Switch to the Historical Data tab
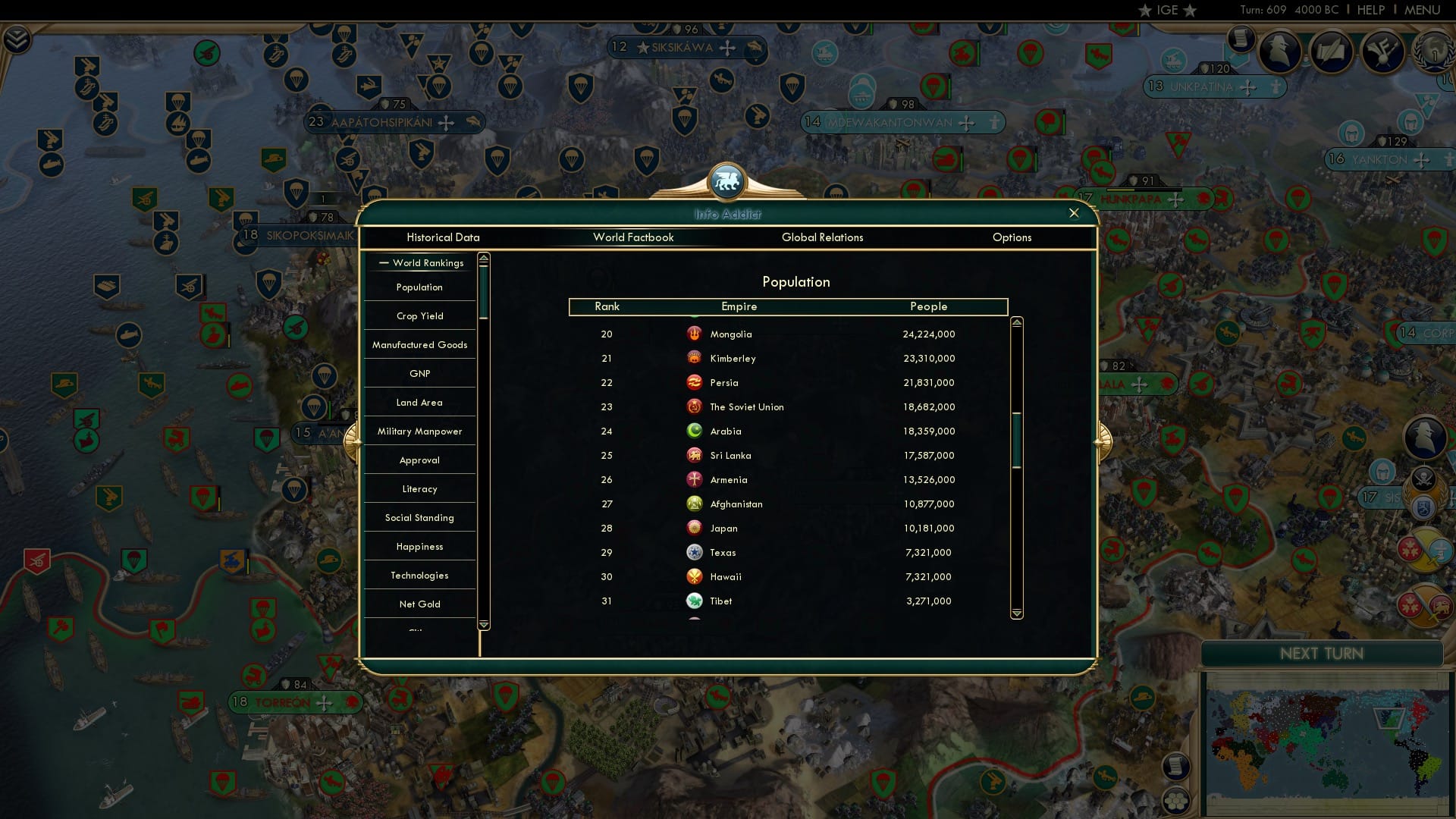Screen dimensions: 1456x819 tap(443, 237)
